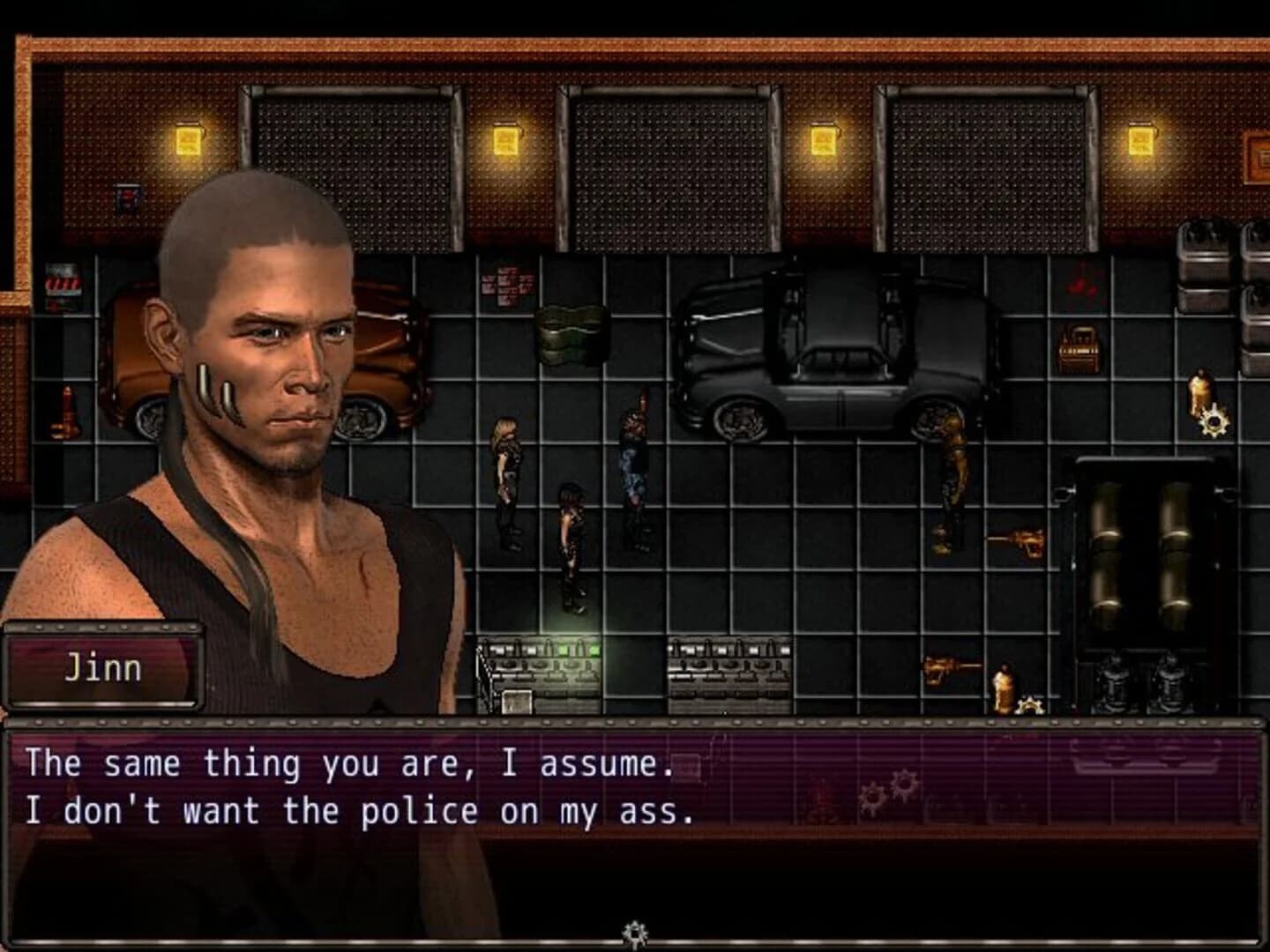The height and width of the screenshot is (952, 1270).
Task: Pick up the gold rifle near the machine
Action: click(1014, 539)
